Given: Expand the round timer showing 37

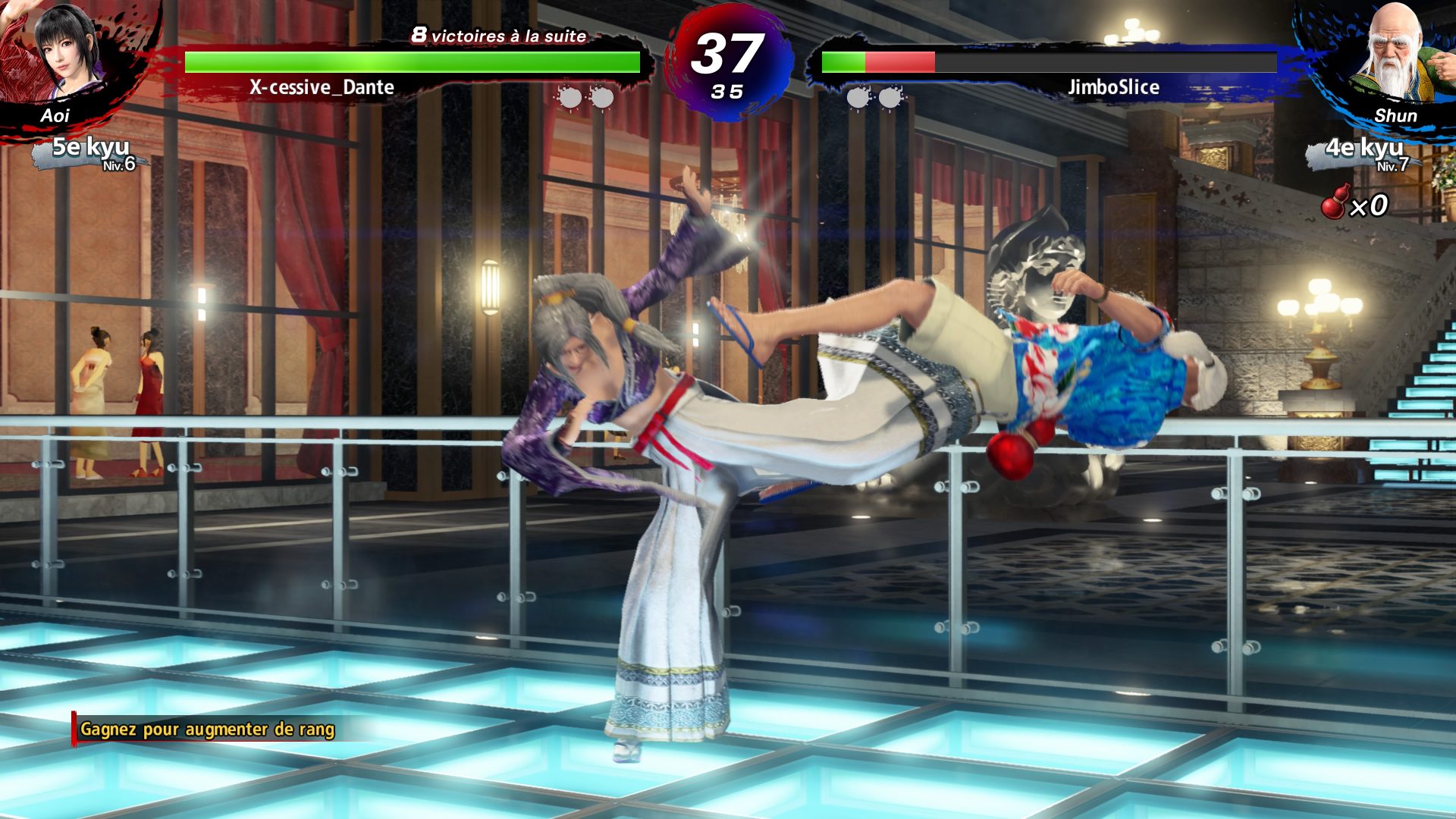Looking at the screenshot, I should pos(730,55).
